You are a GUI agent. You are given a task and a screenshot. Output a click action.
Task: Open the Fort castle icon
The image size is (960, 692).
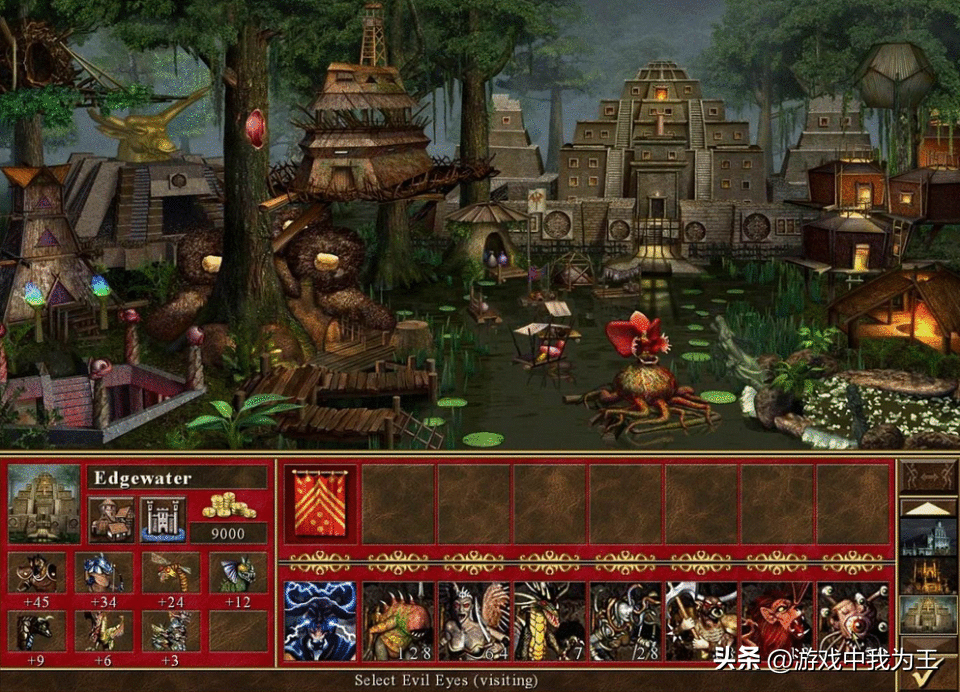click(162, 519)
